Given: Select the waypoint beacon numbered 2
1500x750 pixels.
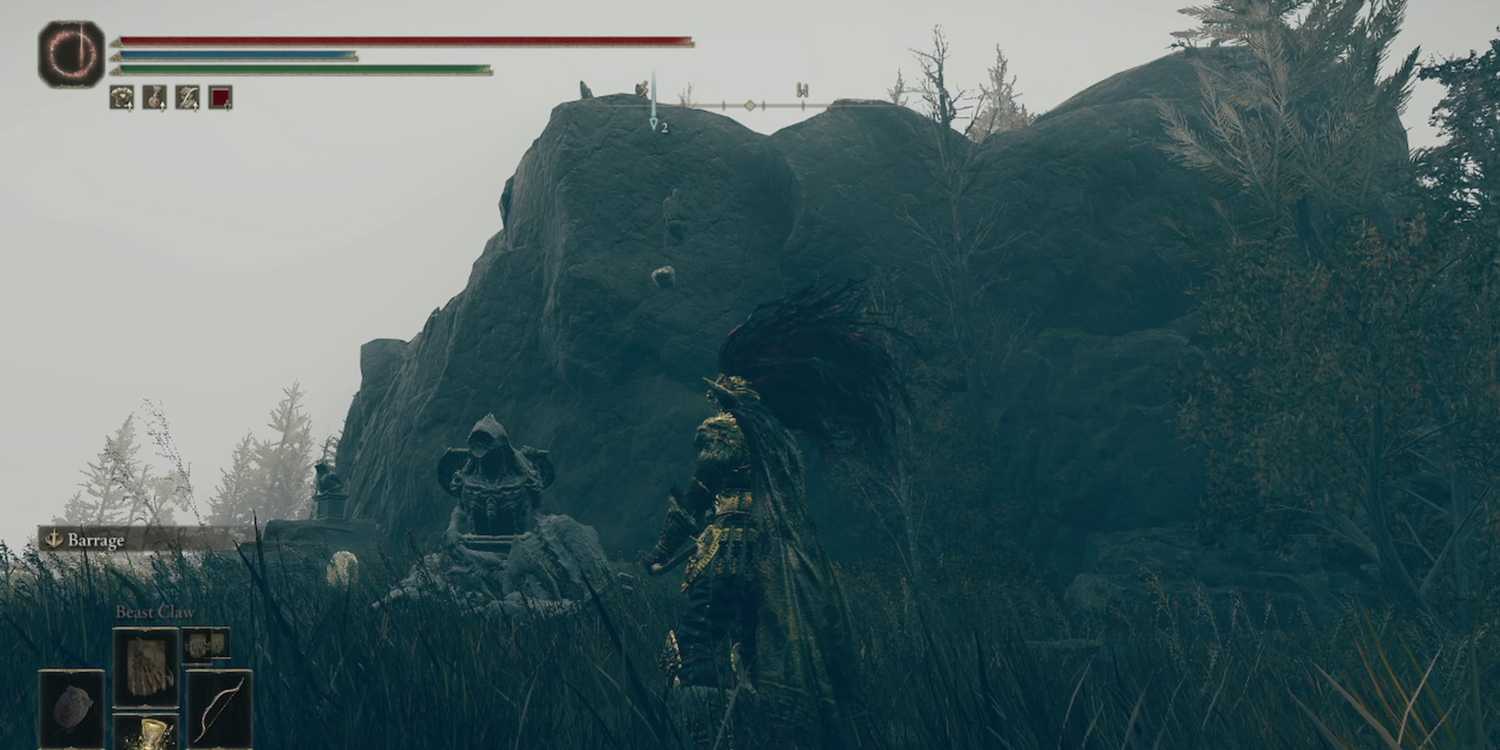Looking at the screenshot, I should point(654,123).
